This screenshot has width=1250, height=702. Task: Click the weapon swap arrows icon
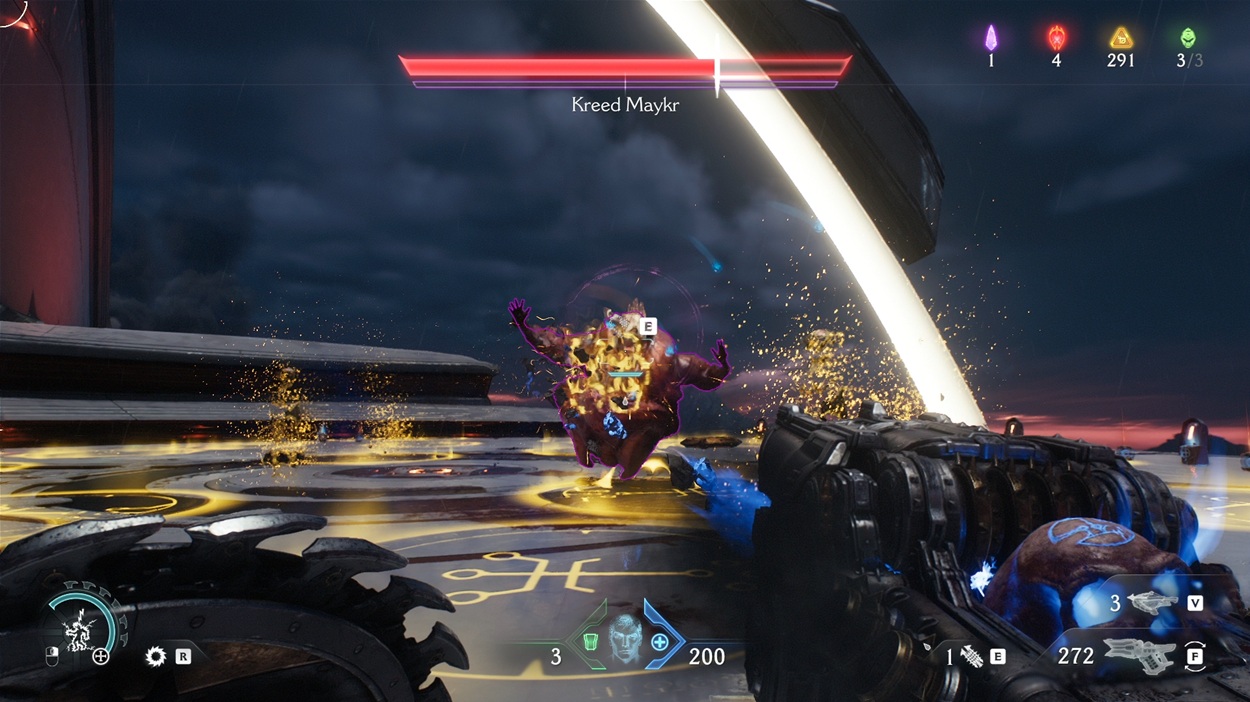[1196, 656]
